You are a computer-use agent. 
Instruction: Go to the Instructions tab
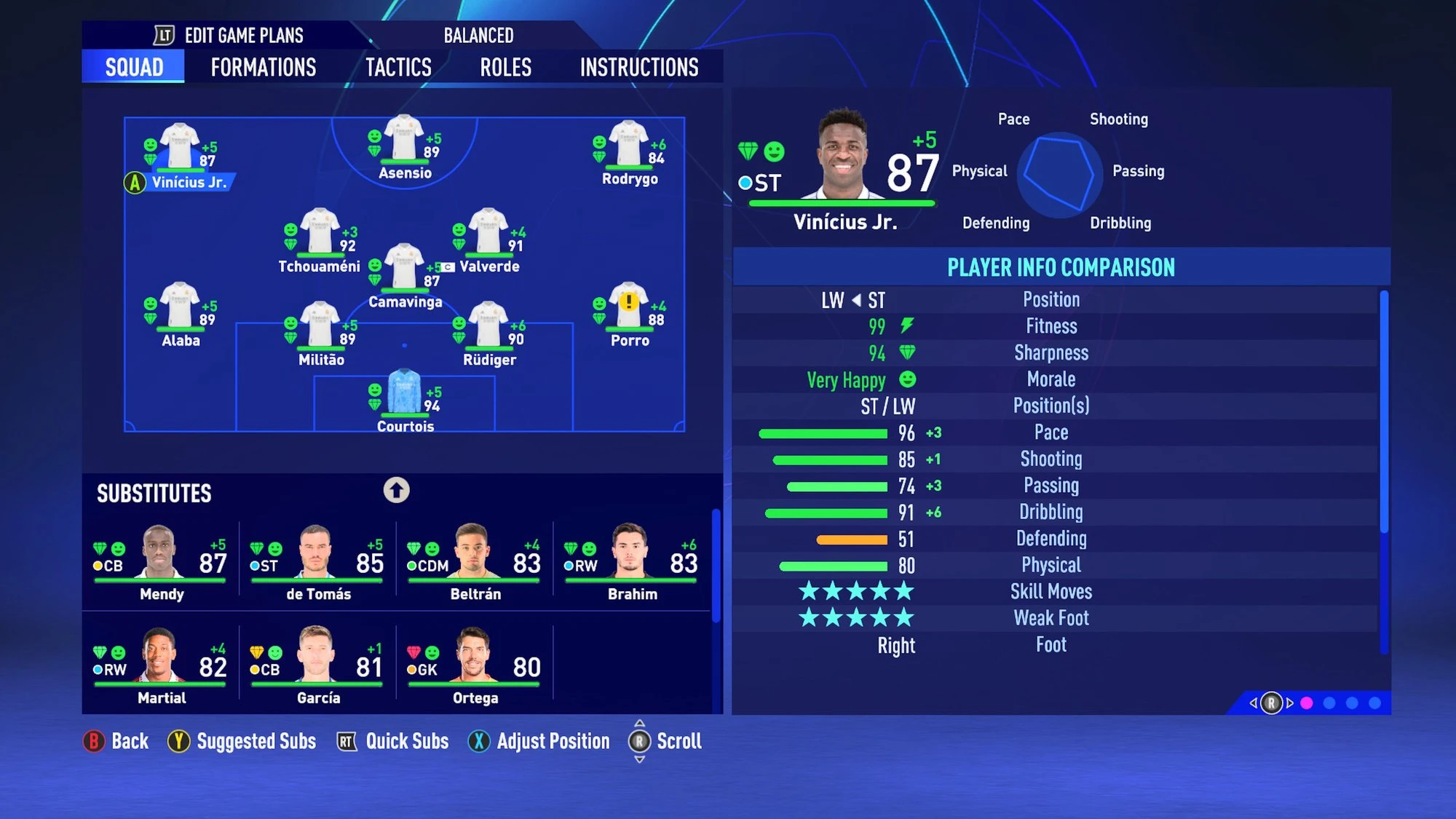point(638,68)
